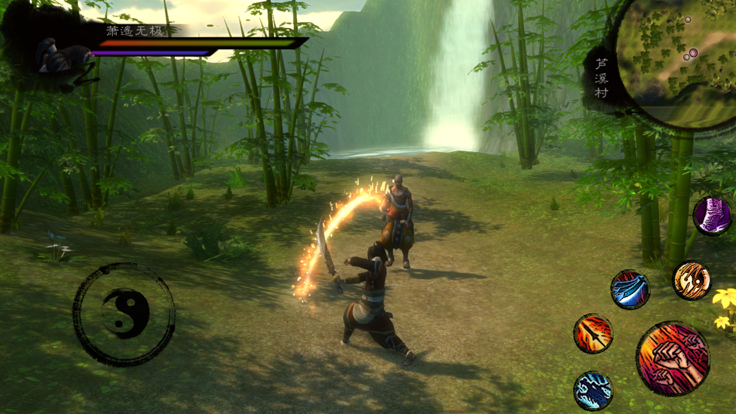Activate the blue lightning skill icon

[x=593, y=390]
